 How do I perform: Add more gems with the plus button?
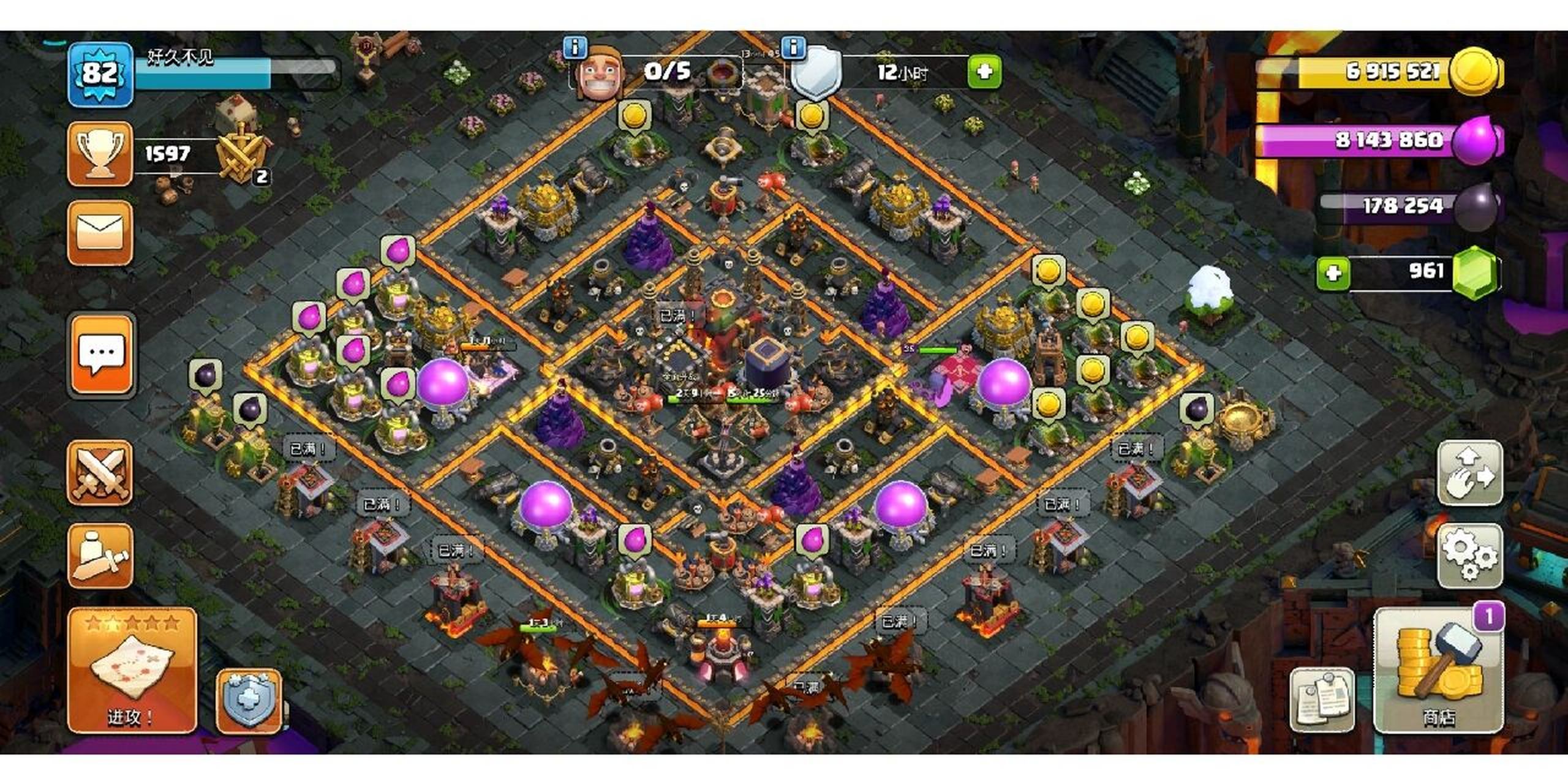[x=1333, y=273]
